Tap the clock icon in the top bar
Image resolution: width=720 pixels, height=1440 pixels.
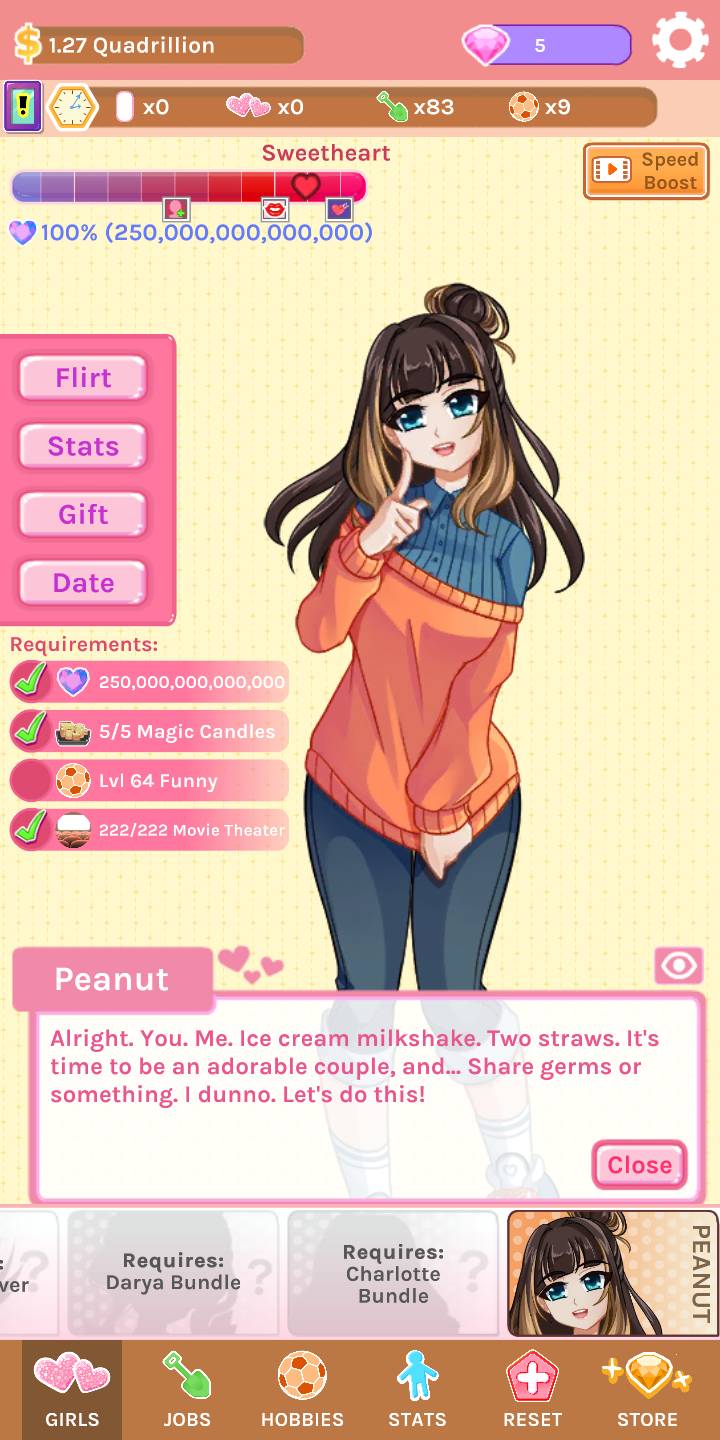tap(73, 107)
